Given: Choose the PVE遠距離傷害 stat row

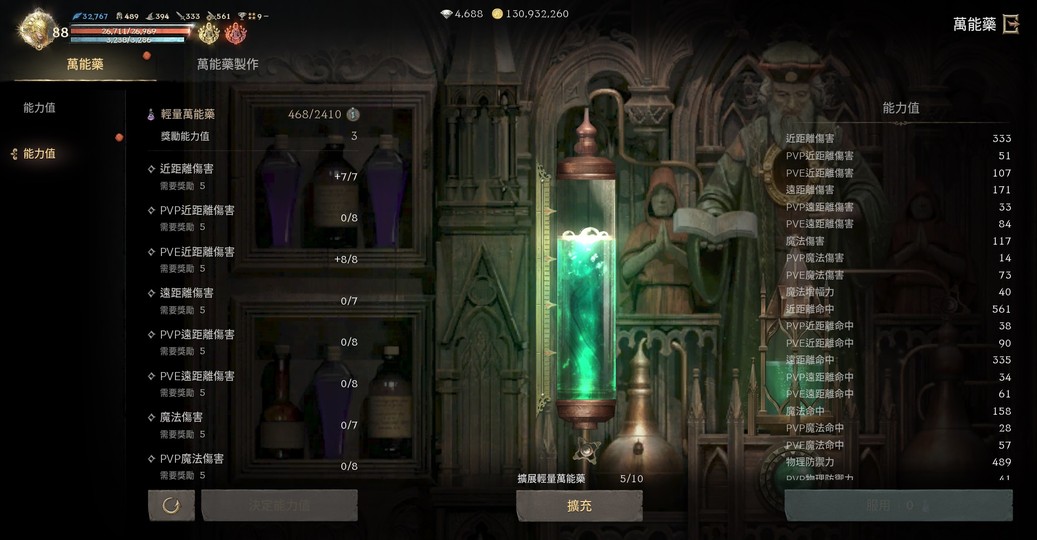Looking at the screenshot, I should click(250, 383).
